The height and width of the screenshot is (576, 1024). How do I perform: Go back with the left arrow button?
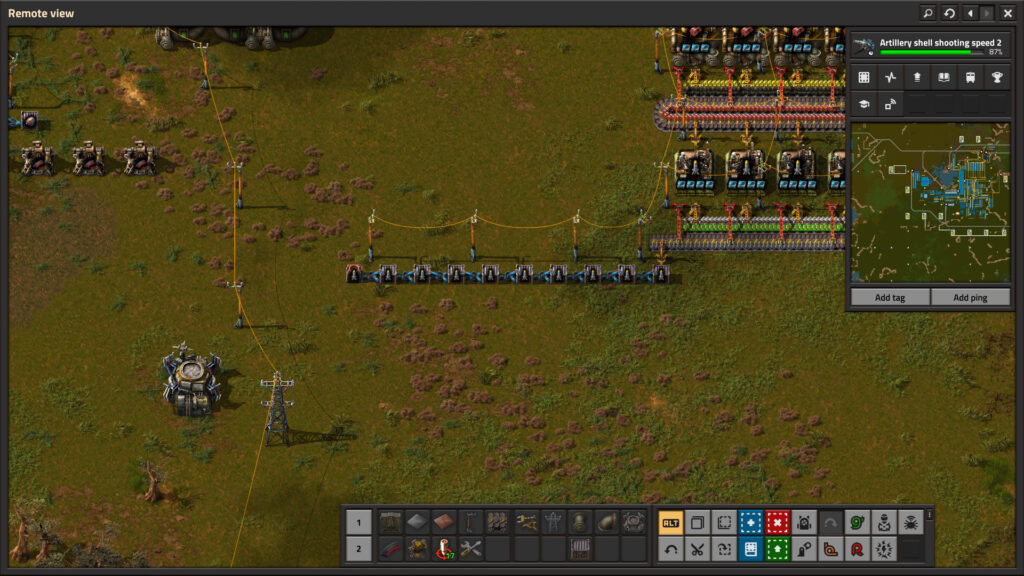(969, 13)
